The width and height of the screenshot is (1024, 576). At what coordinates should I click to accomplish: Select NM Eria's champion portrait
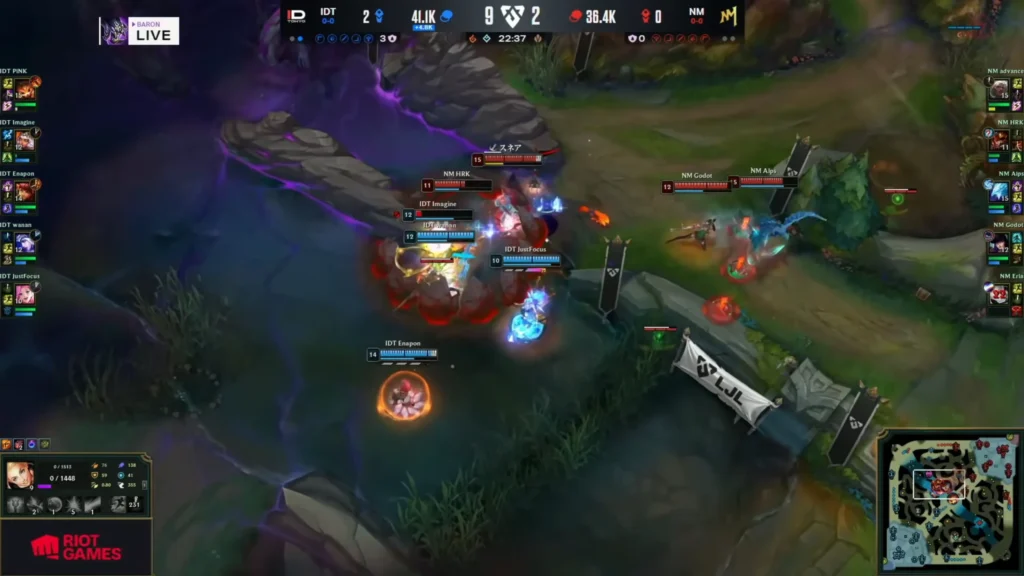tap(999, 294)
